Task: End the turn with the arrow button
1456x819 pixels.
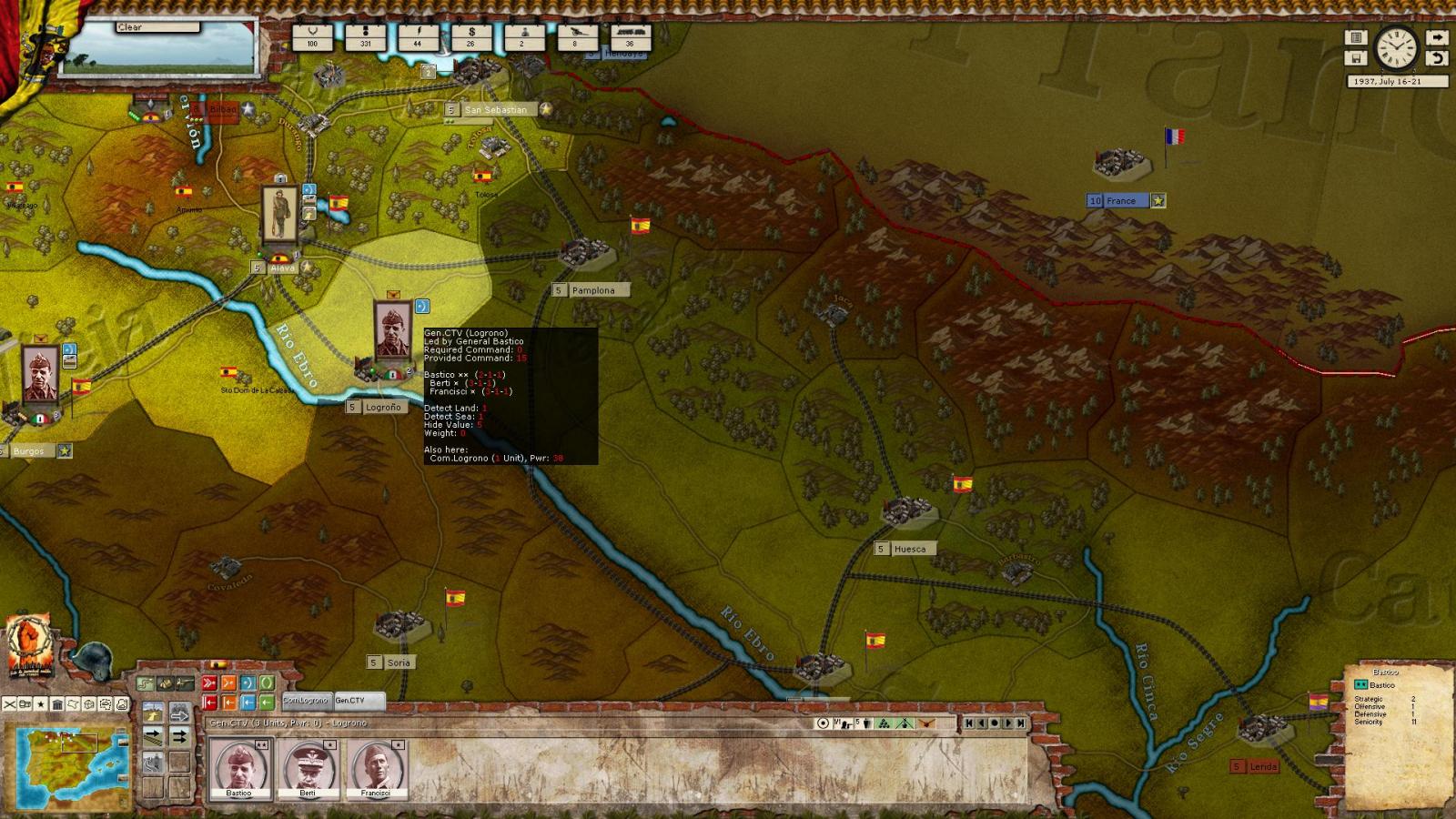Action: click(x=1436, y=38)
